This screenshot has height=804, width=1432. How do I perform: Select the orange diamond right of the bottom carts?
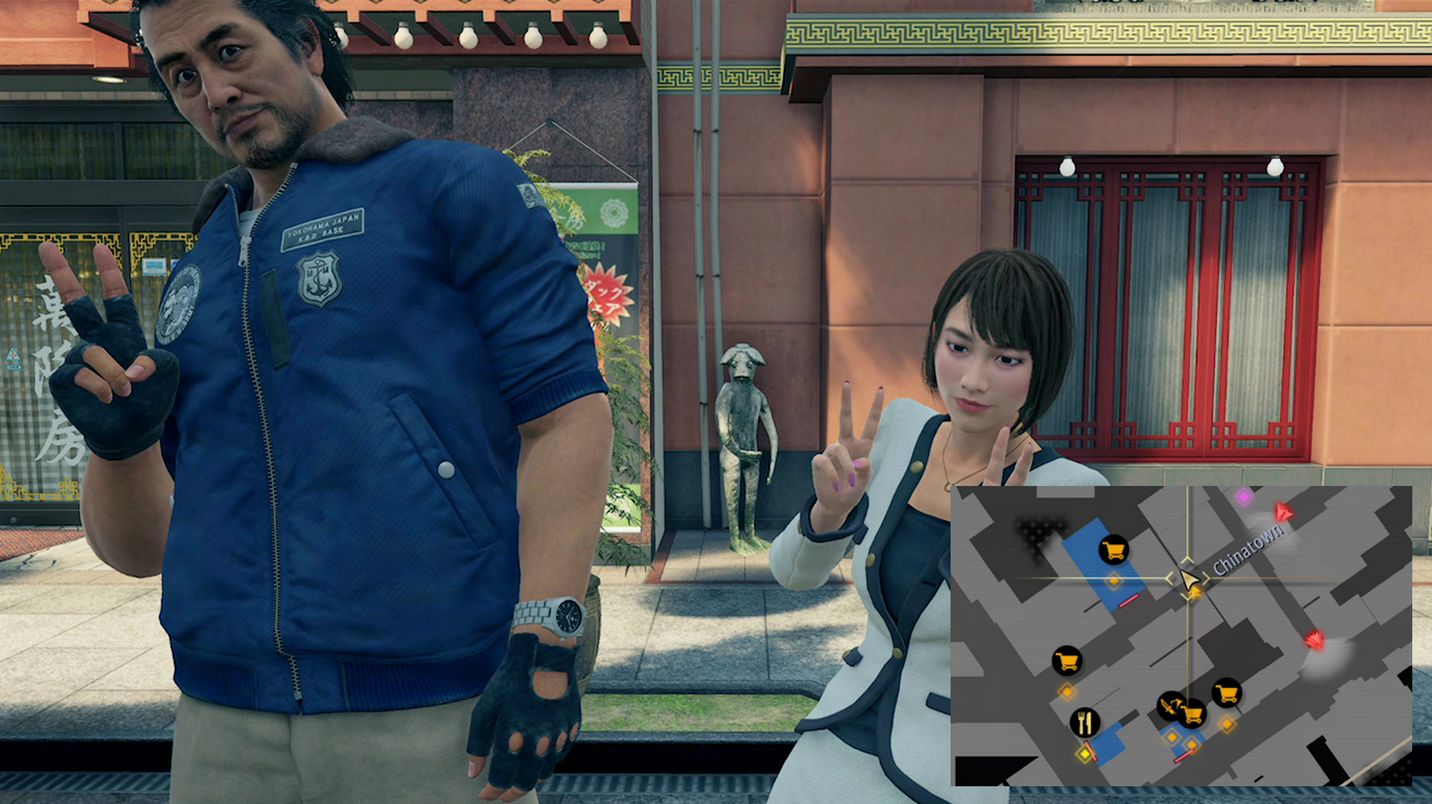1226,725
